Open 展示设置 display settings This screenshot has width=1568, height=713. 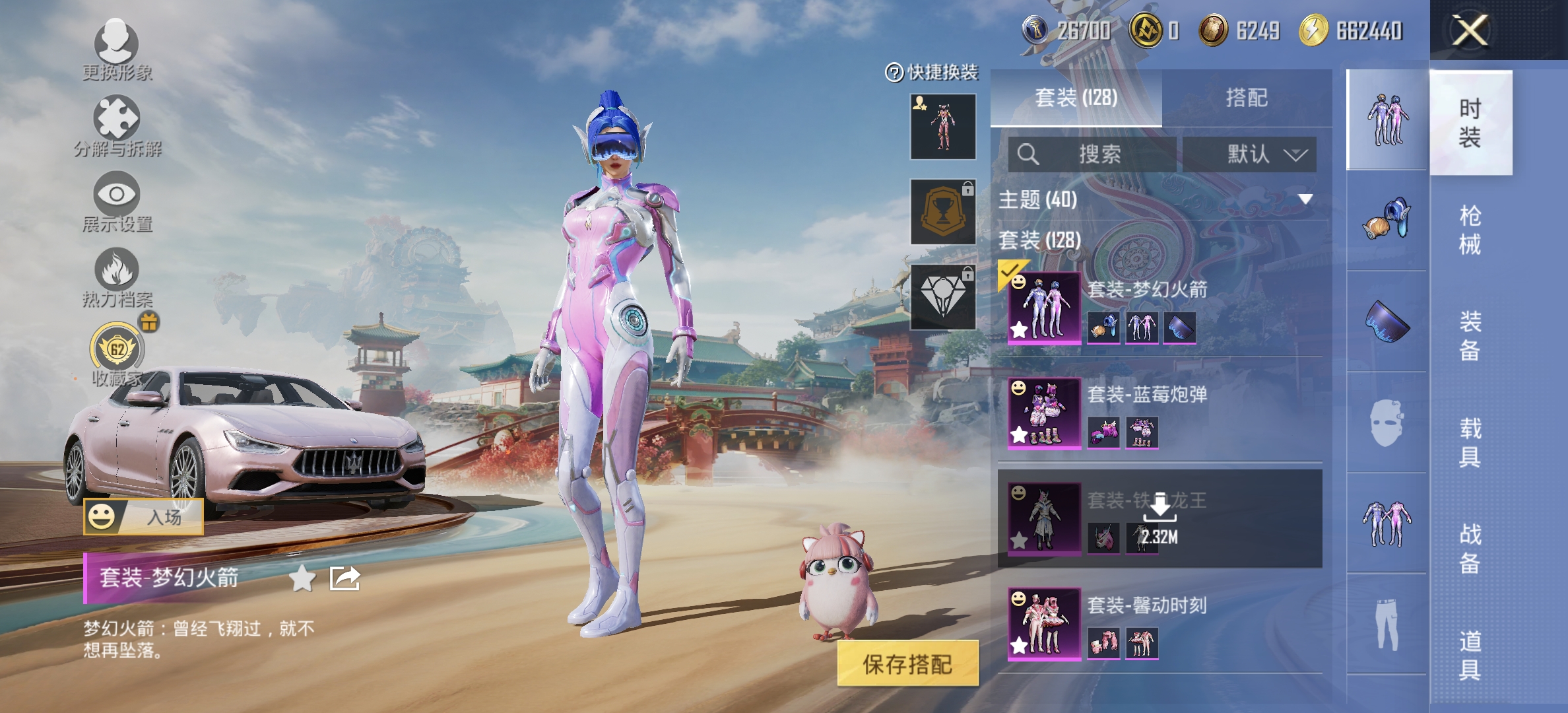pyautogui.click(x=117, y=201)
